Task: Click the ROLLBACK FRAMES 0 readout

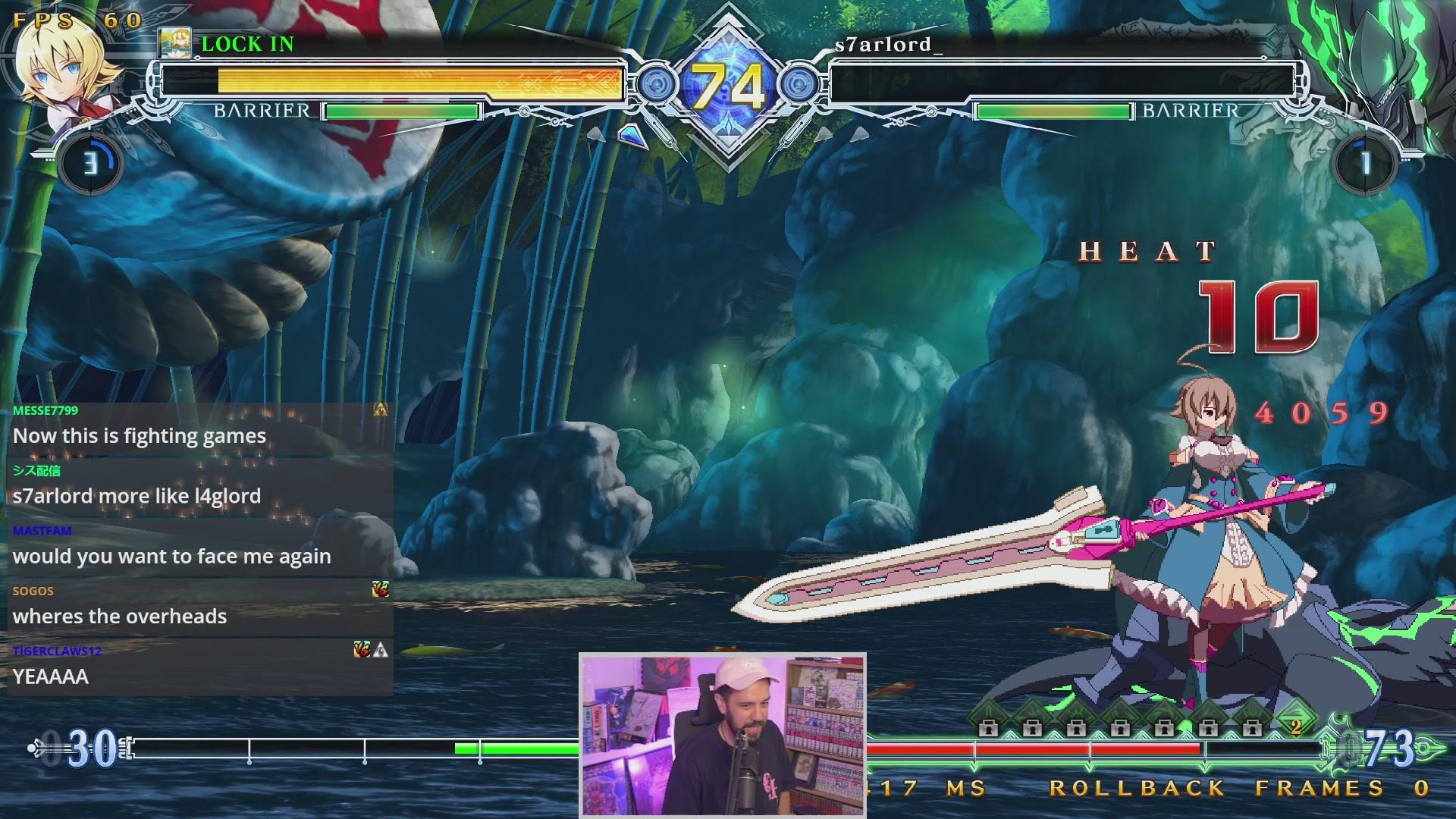Action: [x=1228, y=789]
